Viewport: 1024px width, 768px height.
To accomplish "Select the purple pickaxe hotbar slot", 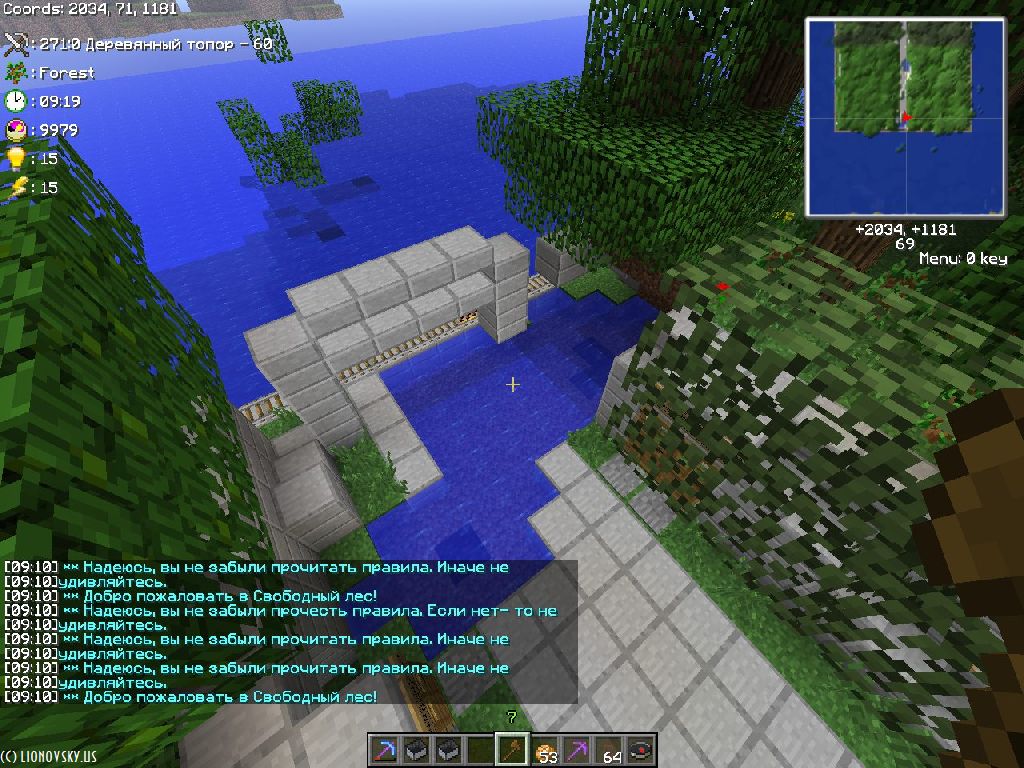I will click(x=577, y=749).
